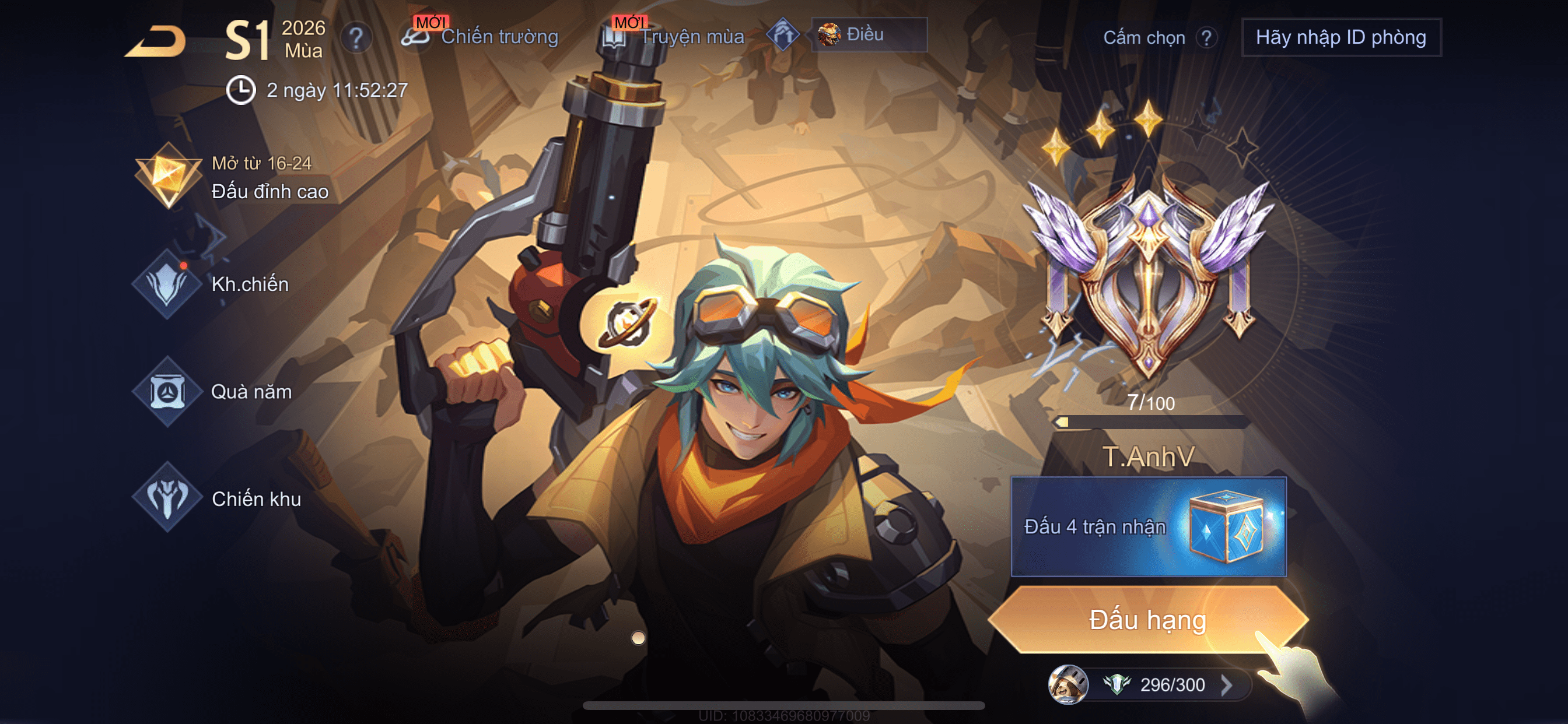1568x724 pixels.
Task: Select the Điều hero badge
Action: [x=868, y=34]
